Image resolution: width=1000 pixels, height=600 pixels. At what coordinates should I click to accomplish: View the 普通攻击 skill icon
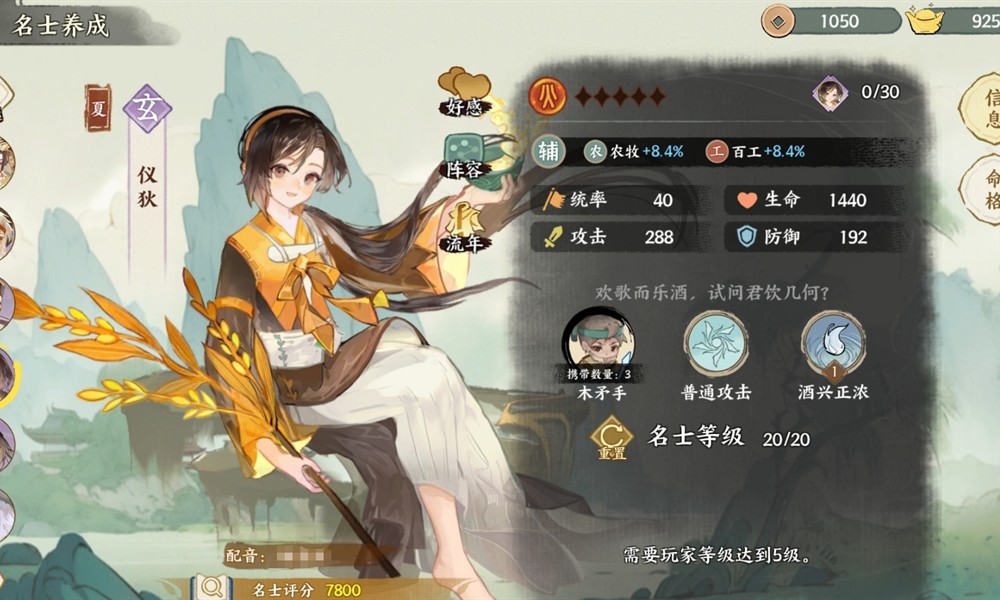coord(716,344)
